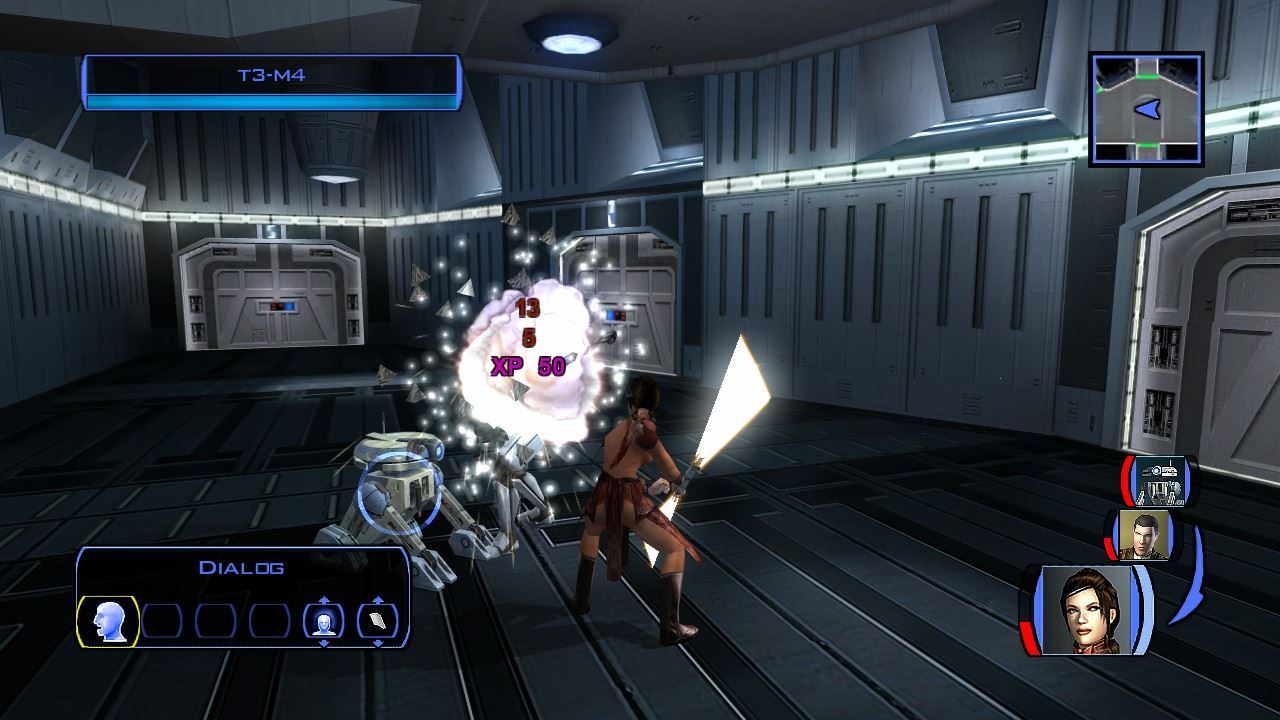The width and height of the screenshot is (1280, 720).
Task: Click the down arrow below the Force power slot
Action: [x=323, y=643]
